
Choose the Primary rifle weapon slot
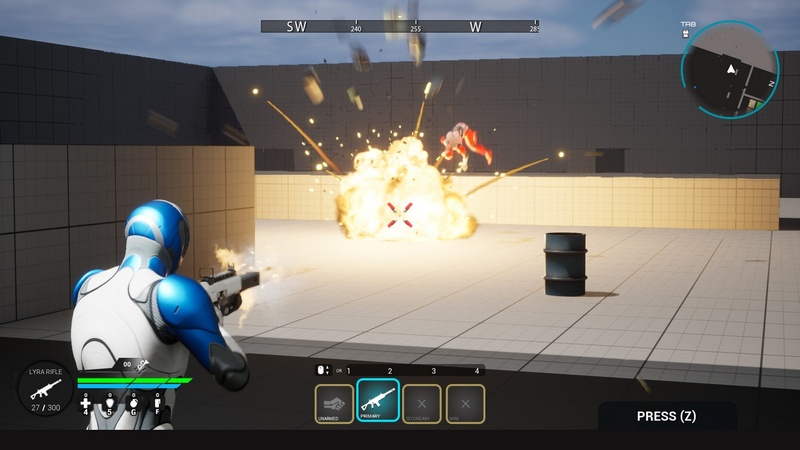(x=378, y=402)
